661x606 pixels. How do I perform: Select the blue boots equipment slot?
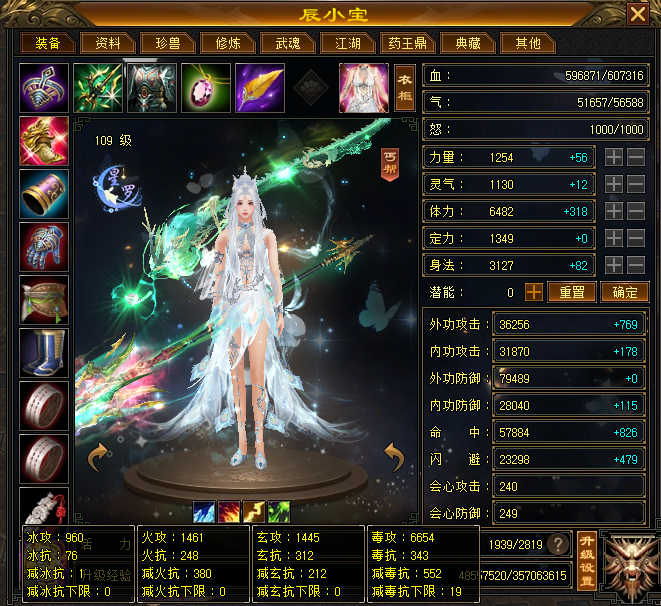pyautogui.click(x=44, y=353)
